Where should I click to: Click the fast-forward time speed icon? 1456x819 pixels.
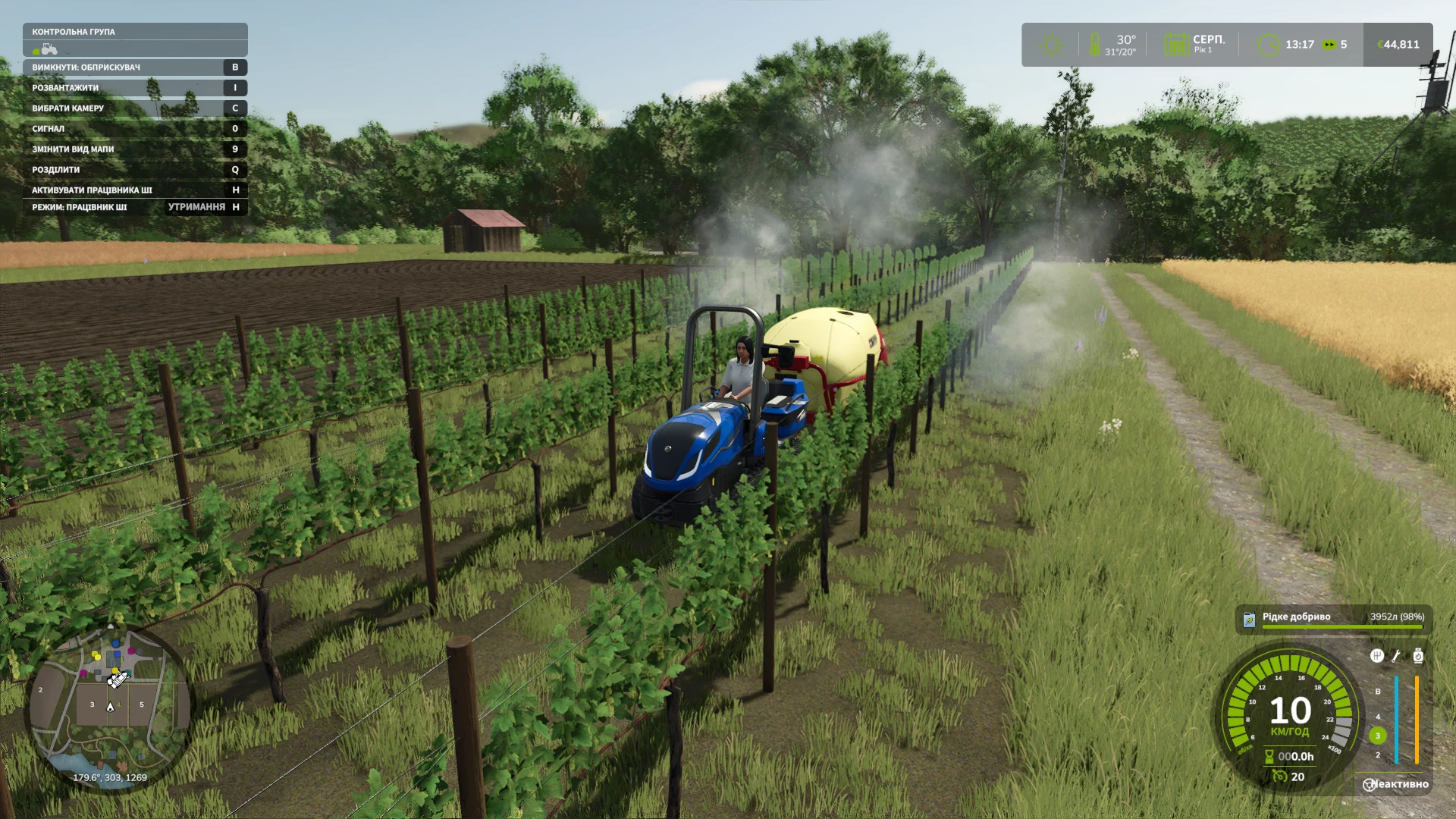[1329, 45]
